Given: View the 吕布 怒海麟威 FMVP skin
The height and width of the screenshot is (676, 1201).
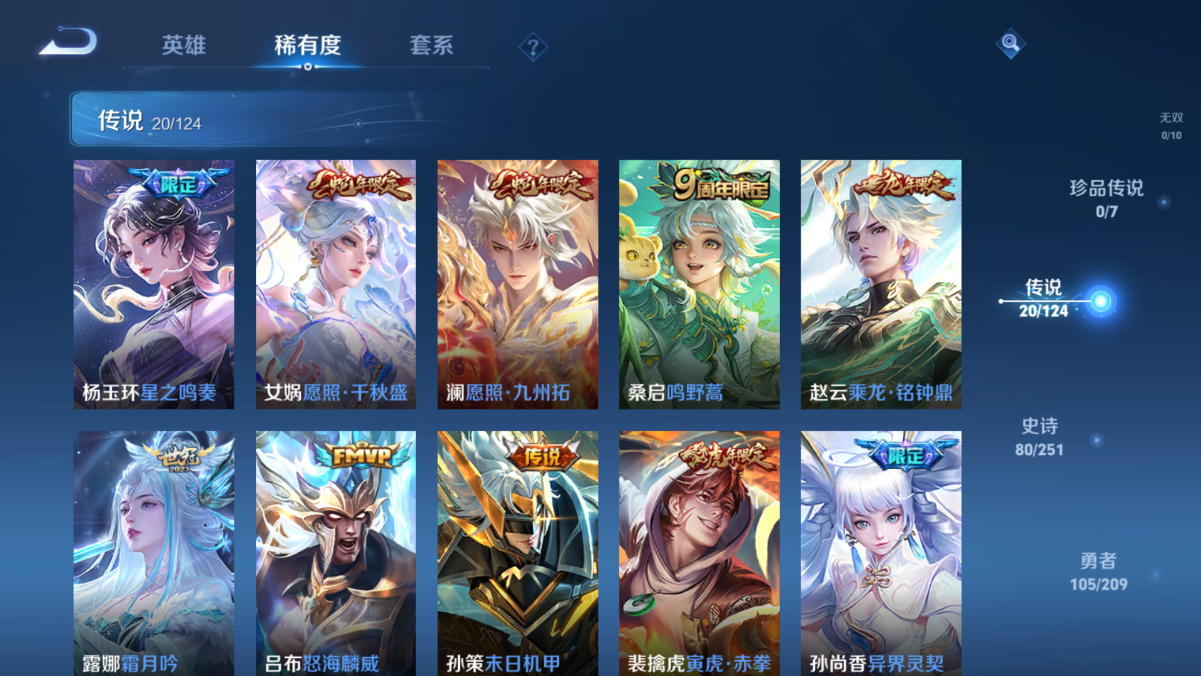Looking at the screenshot, I should click(x=336, y=553).
